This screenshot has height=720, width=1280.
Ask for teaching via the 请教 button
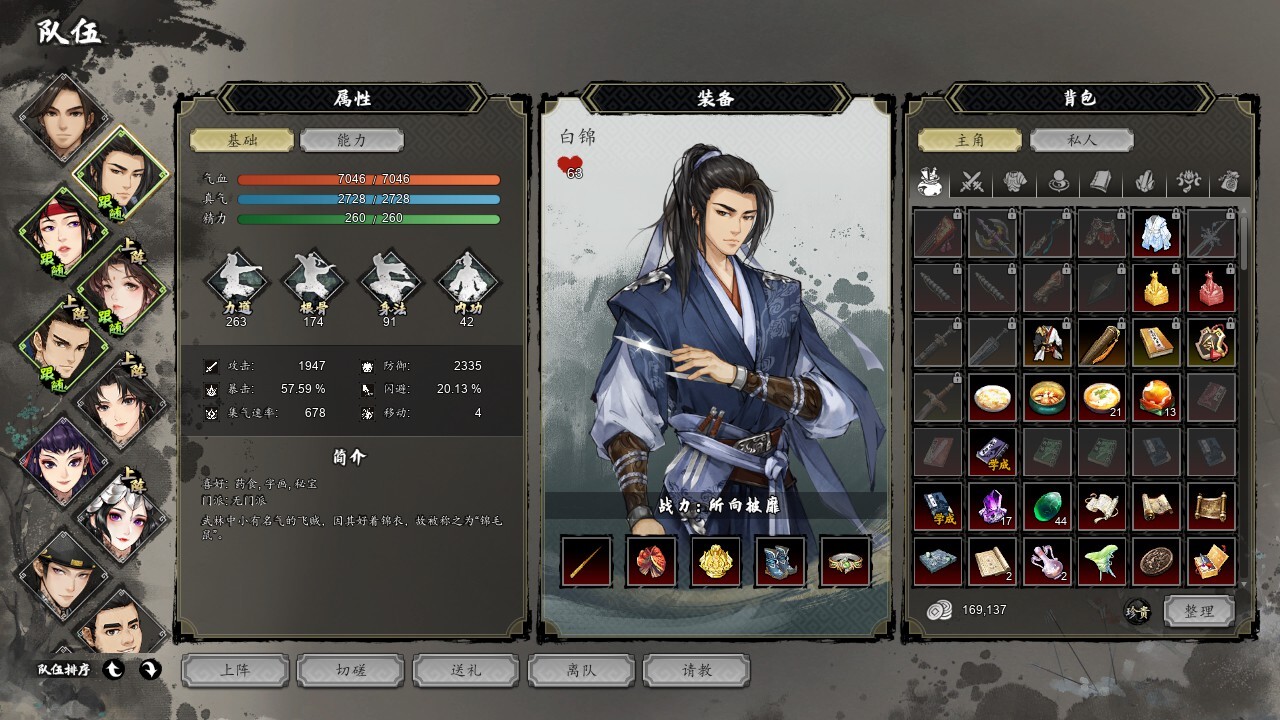tap(696, 670)
